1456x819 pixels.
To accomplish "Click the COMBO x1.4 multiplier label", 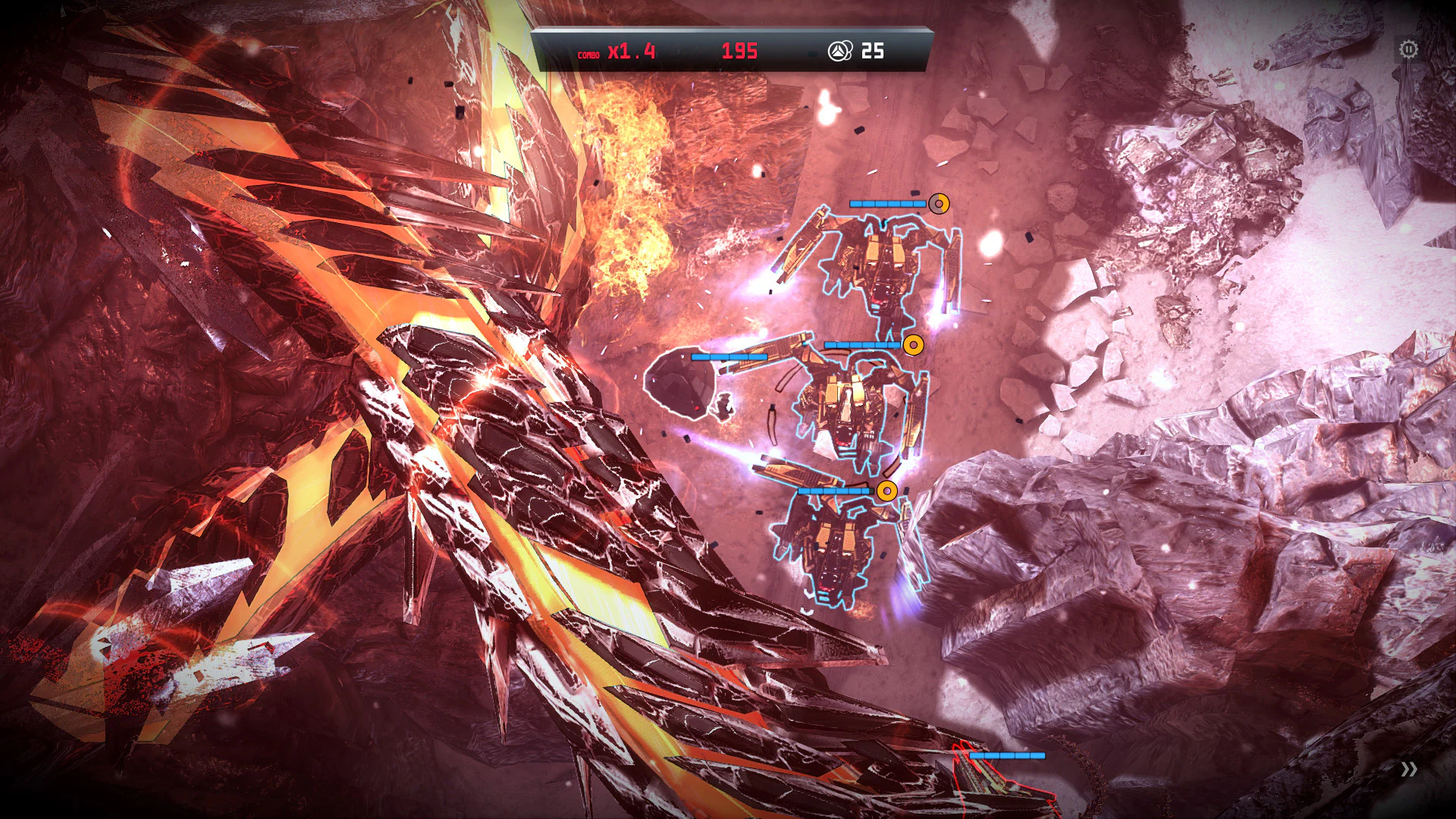I will point(616,53).
